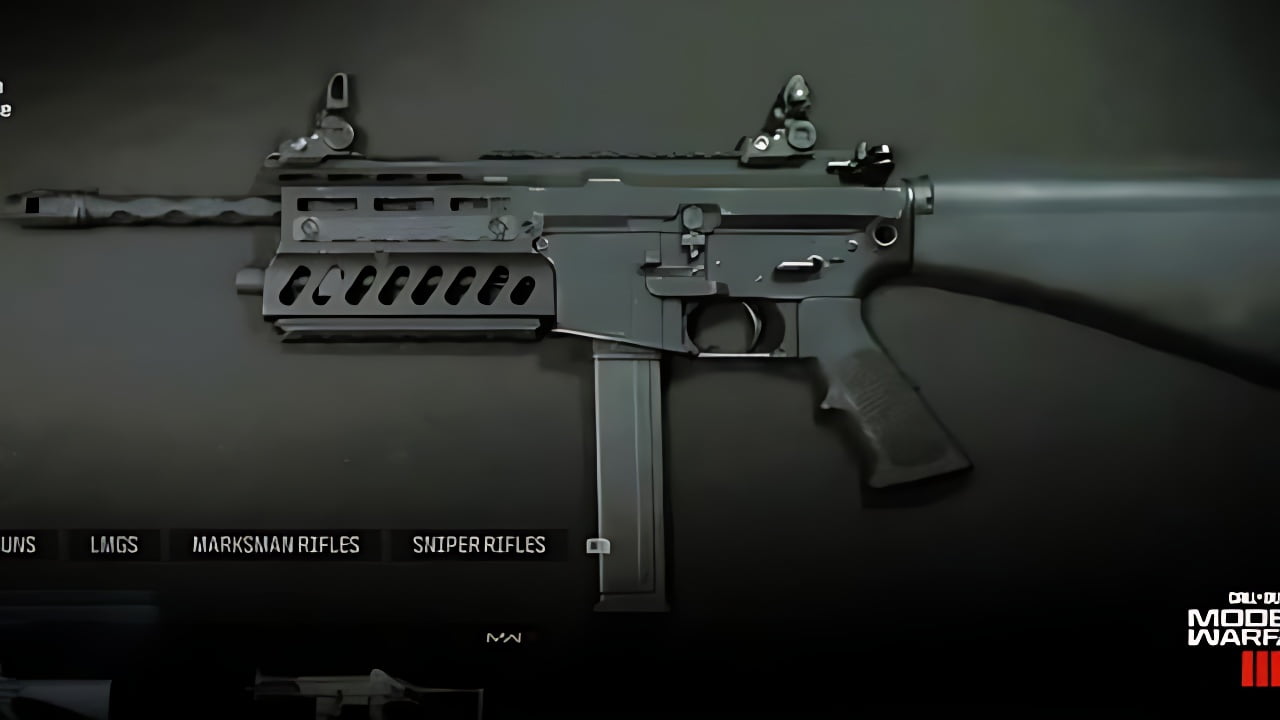Select the small weapon icon beside Sniper Rifles tab
This screenshot has height=720, width=1280.
[x=598, y=545]
